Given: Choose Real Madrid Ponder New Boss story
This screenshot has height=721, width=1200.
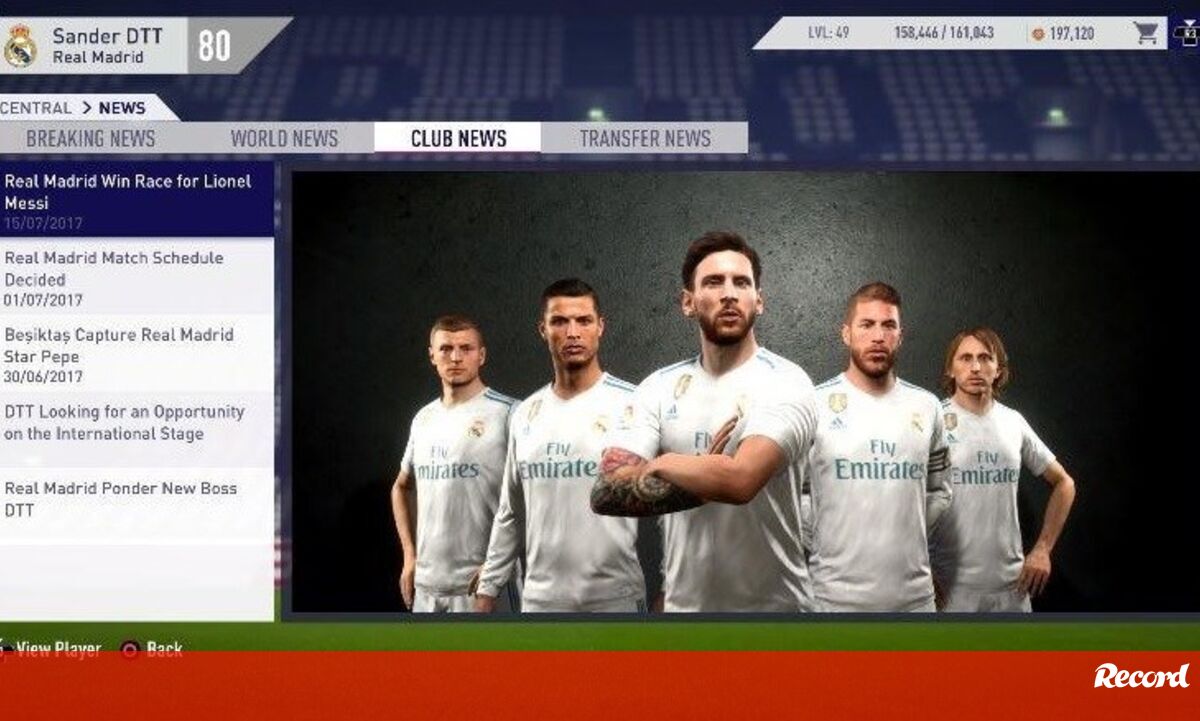Looking at the screenshot, I should point(137,499).
